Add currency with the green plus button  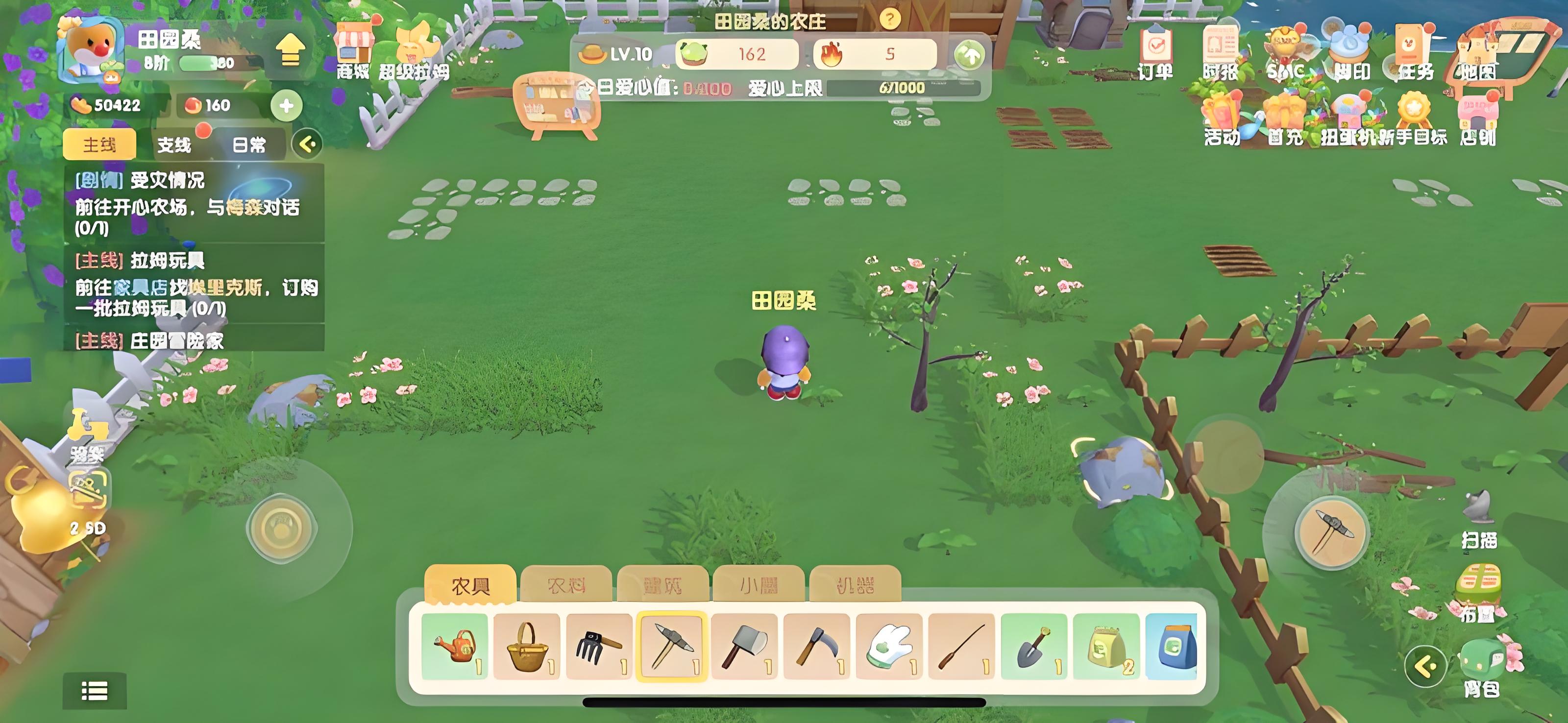tap(286, 105)
